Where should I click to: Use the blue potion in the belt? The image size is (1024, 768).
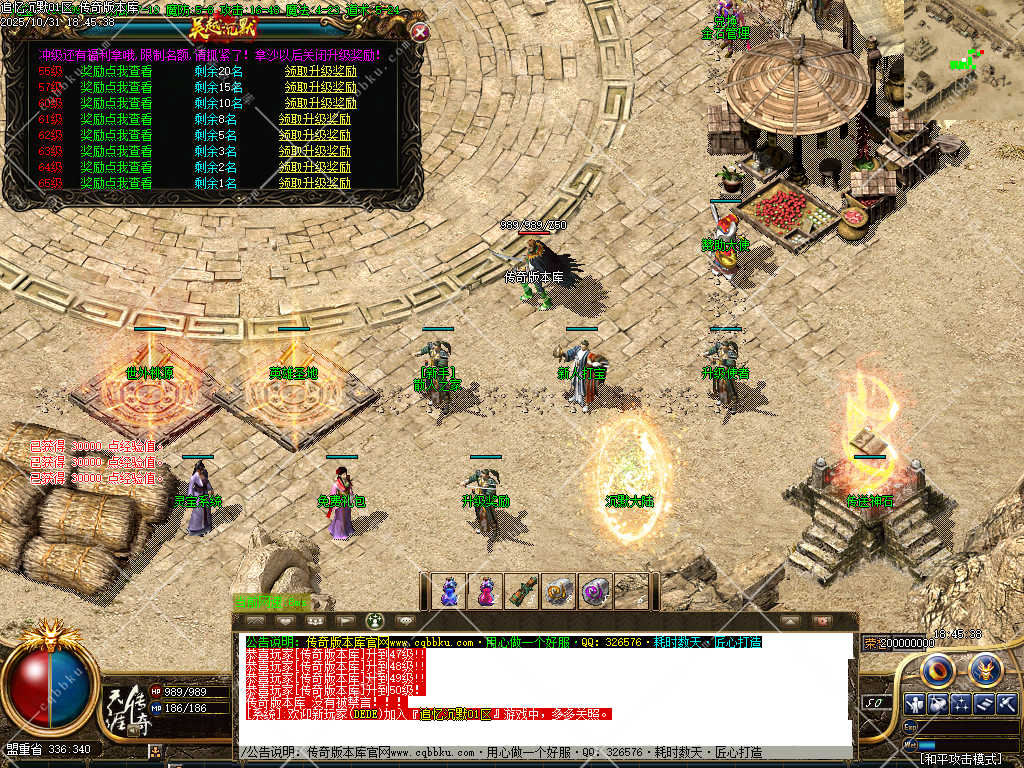tap(448, 591)
